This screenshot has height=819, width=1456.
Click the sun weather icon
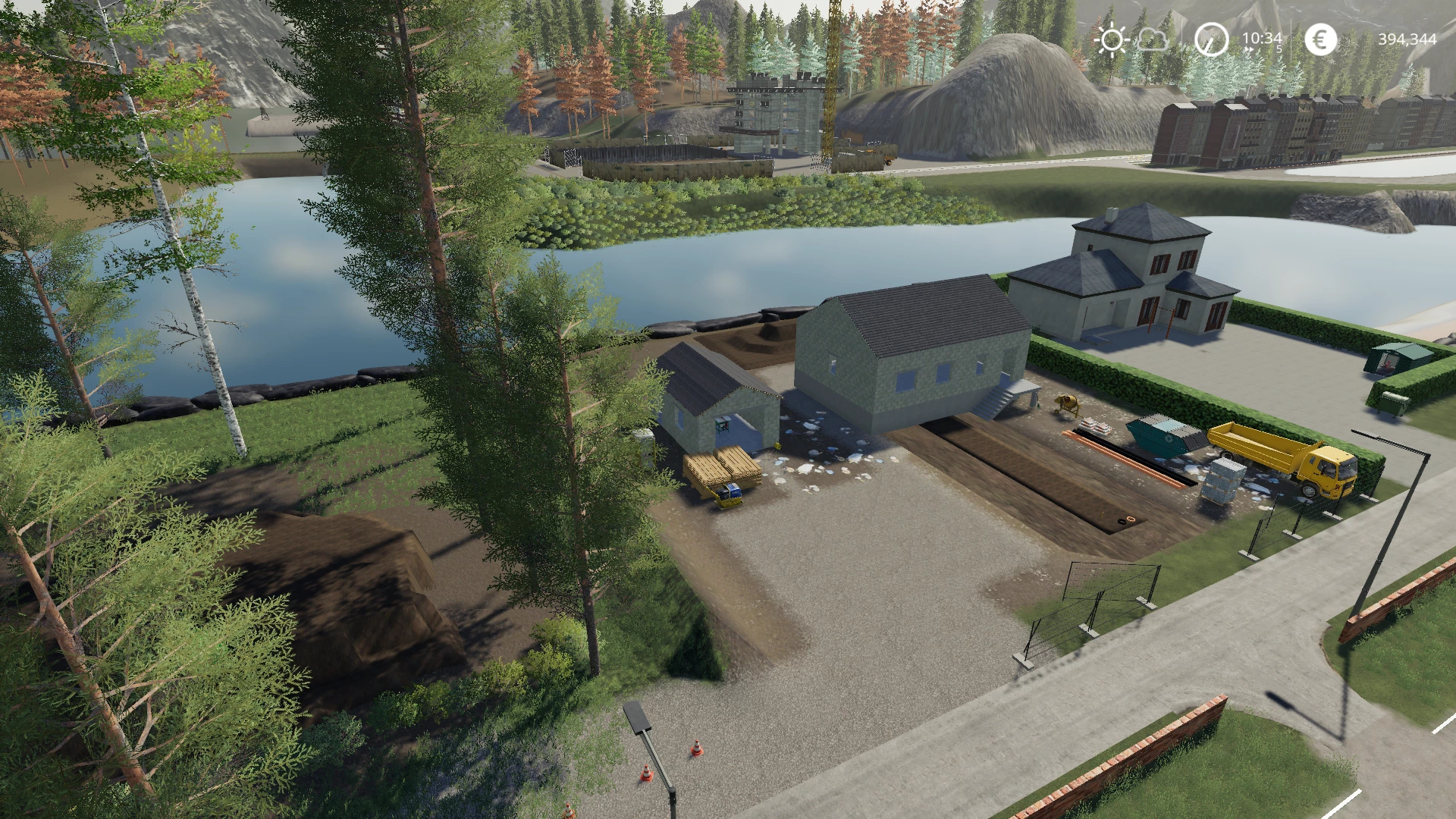pyautogui.click(x=1112, y=39)
